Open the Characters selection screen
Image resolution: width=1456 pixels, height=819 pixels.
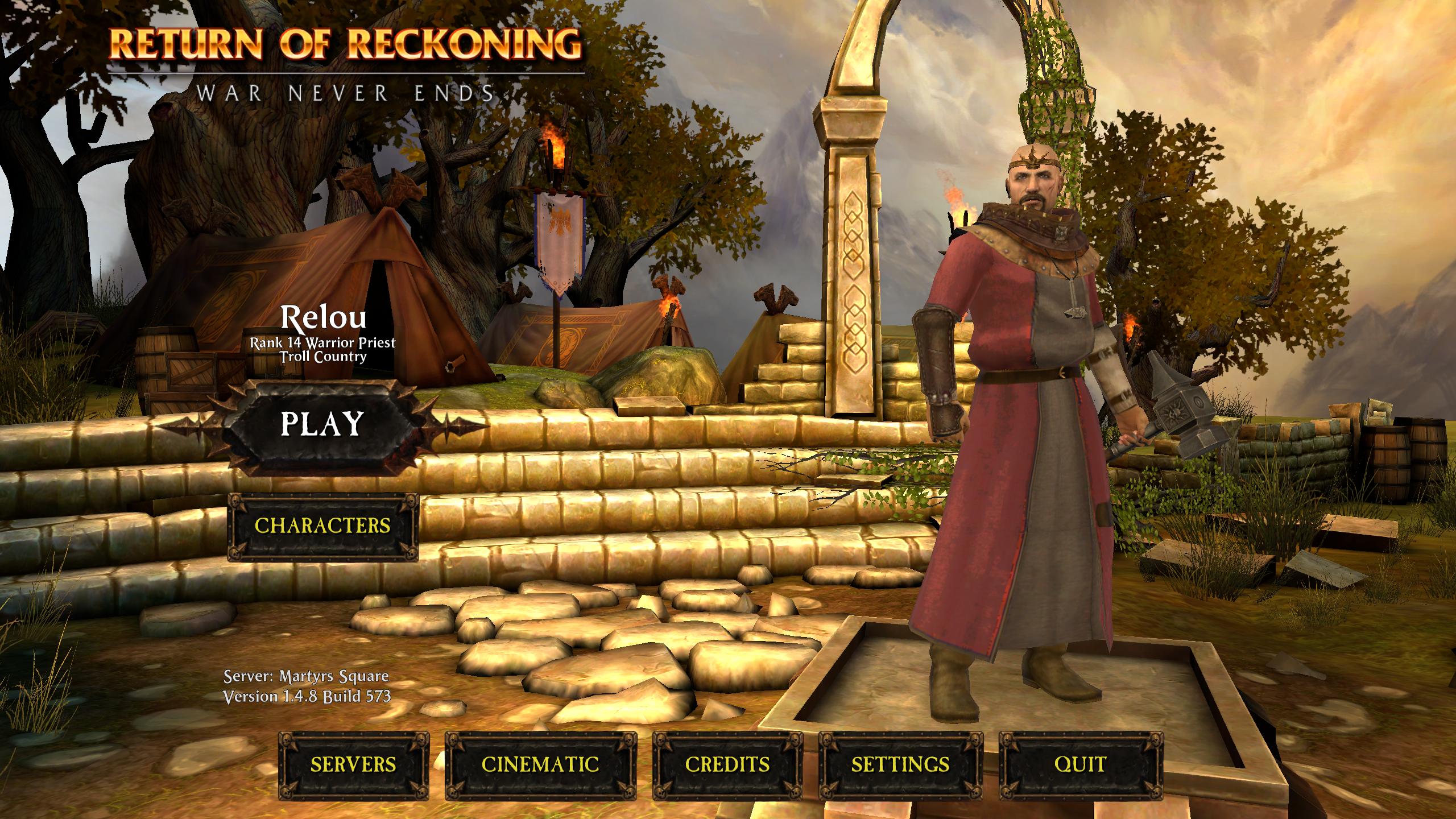(322, 526)
